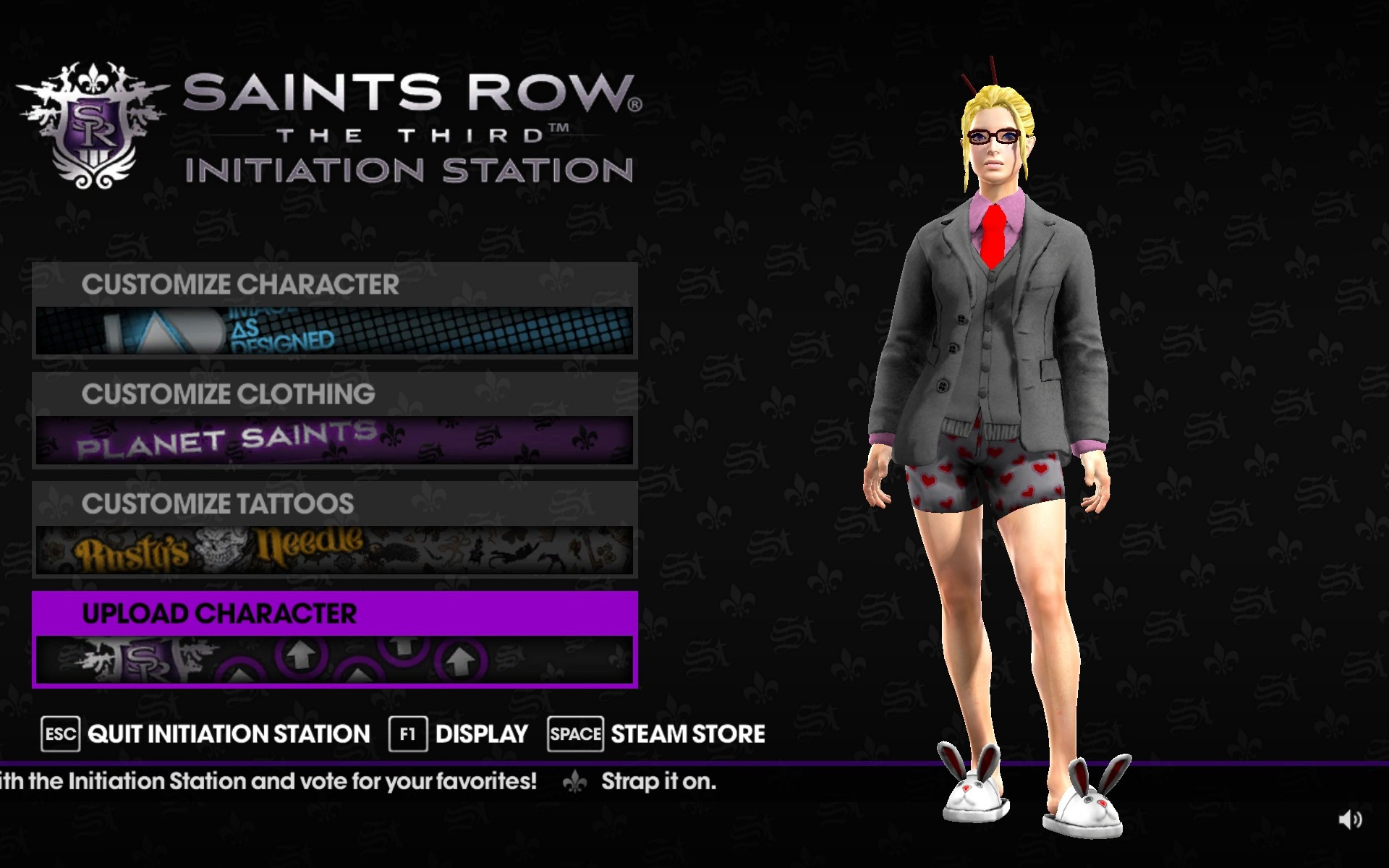Choose Customize Tattoos at Rusty's Needle

click(x=334, y=529)
